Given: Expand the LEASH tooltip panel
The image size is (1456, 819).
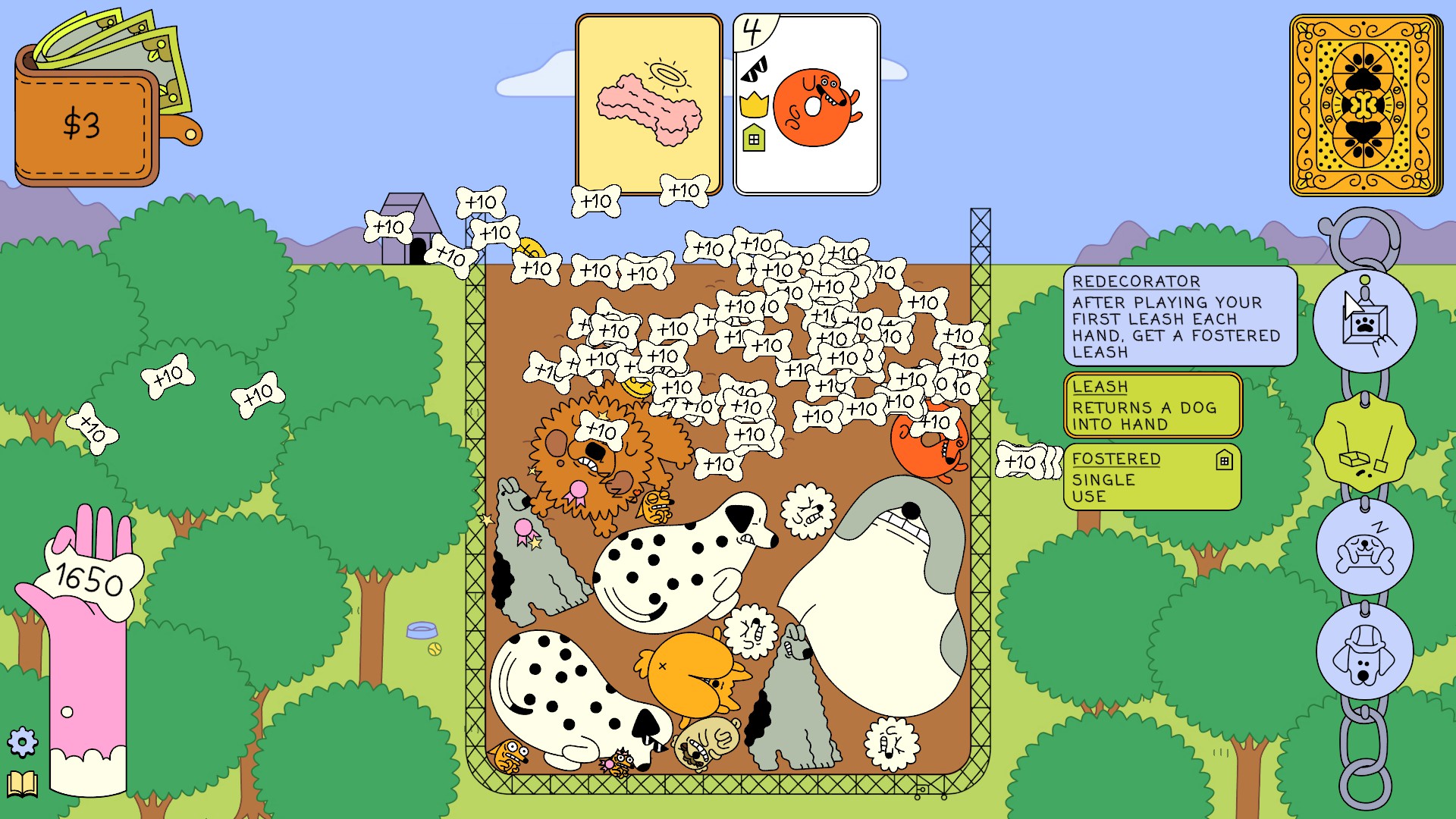Looking at the screenshot, I should 1153,406.
